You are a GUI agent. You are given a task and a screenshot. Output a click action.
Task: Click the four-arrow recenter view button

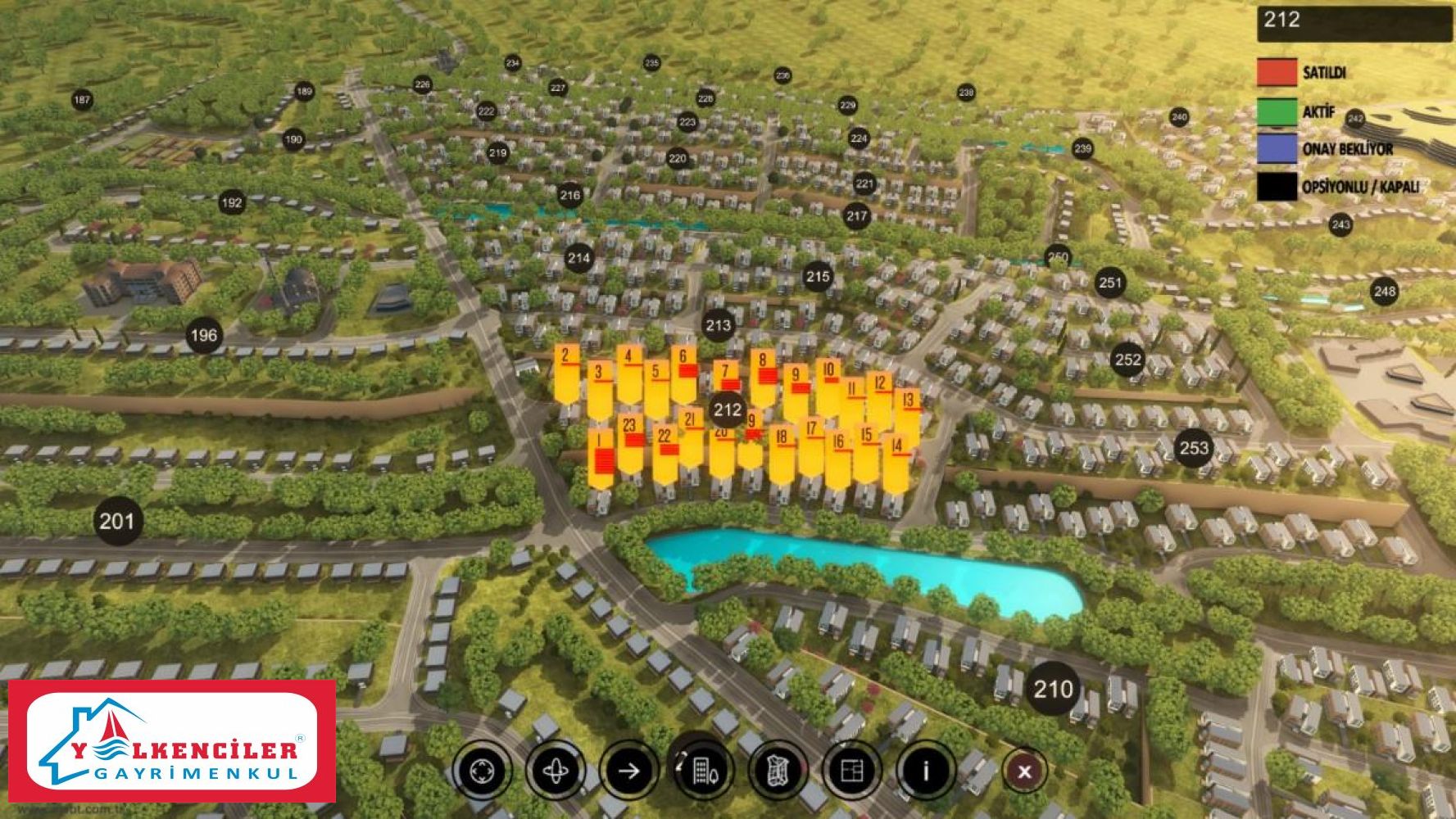tap(482, 771)
